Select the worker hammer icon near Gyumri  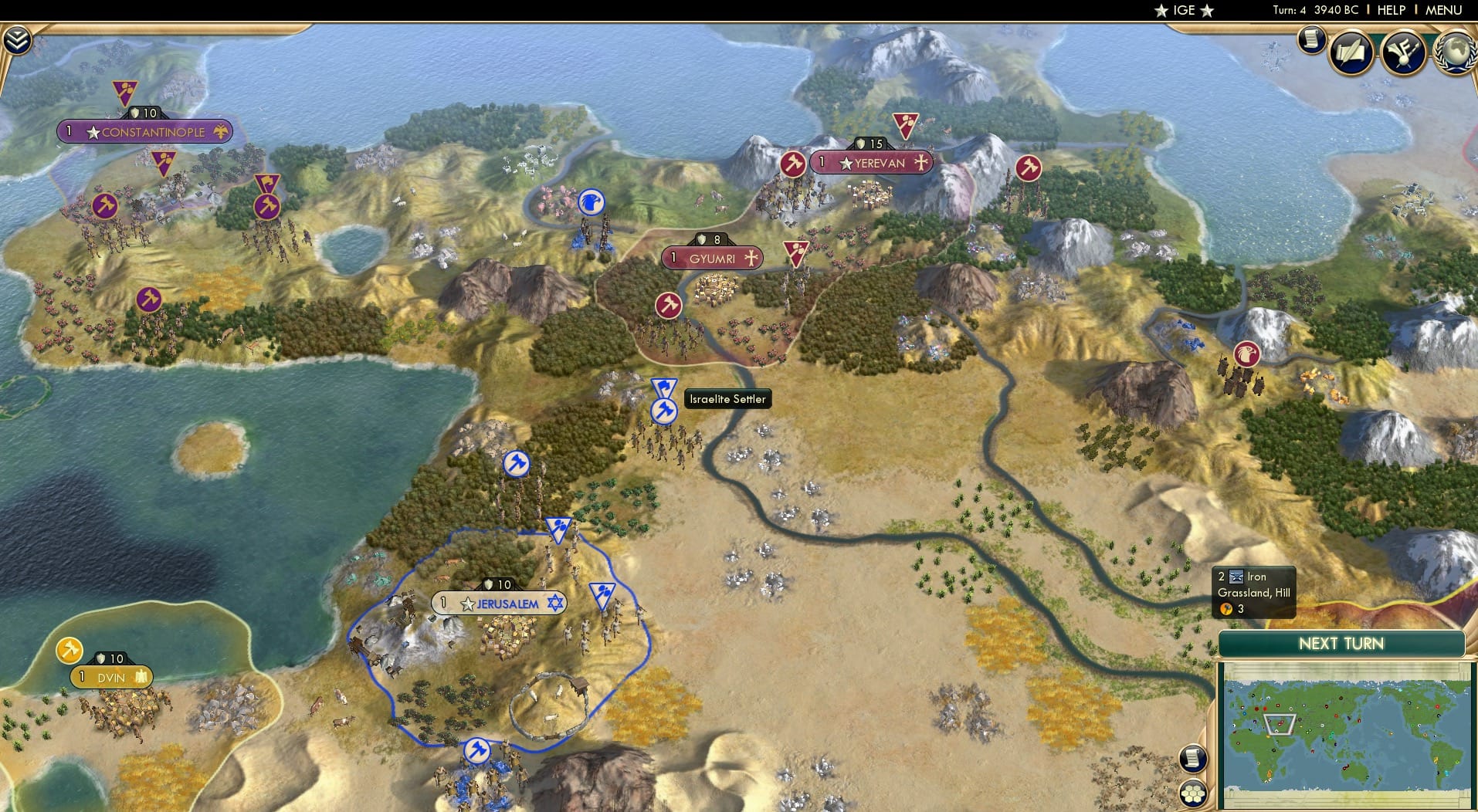click(x=668, y=305)
